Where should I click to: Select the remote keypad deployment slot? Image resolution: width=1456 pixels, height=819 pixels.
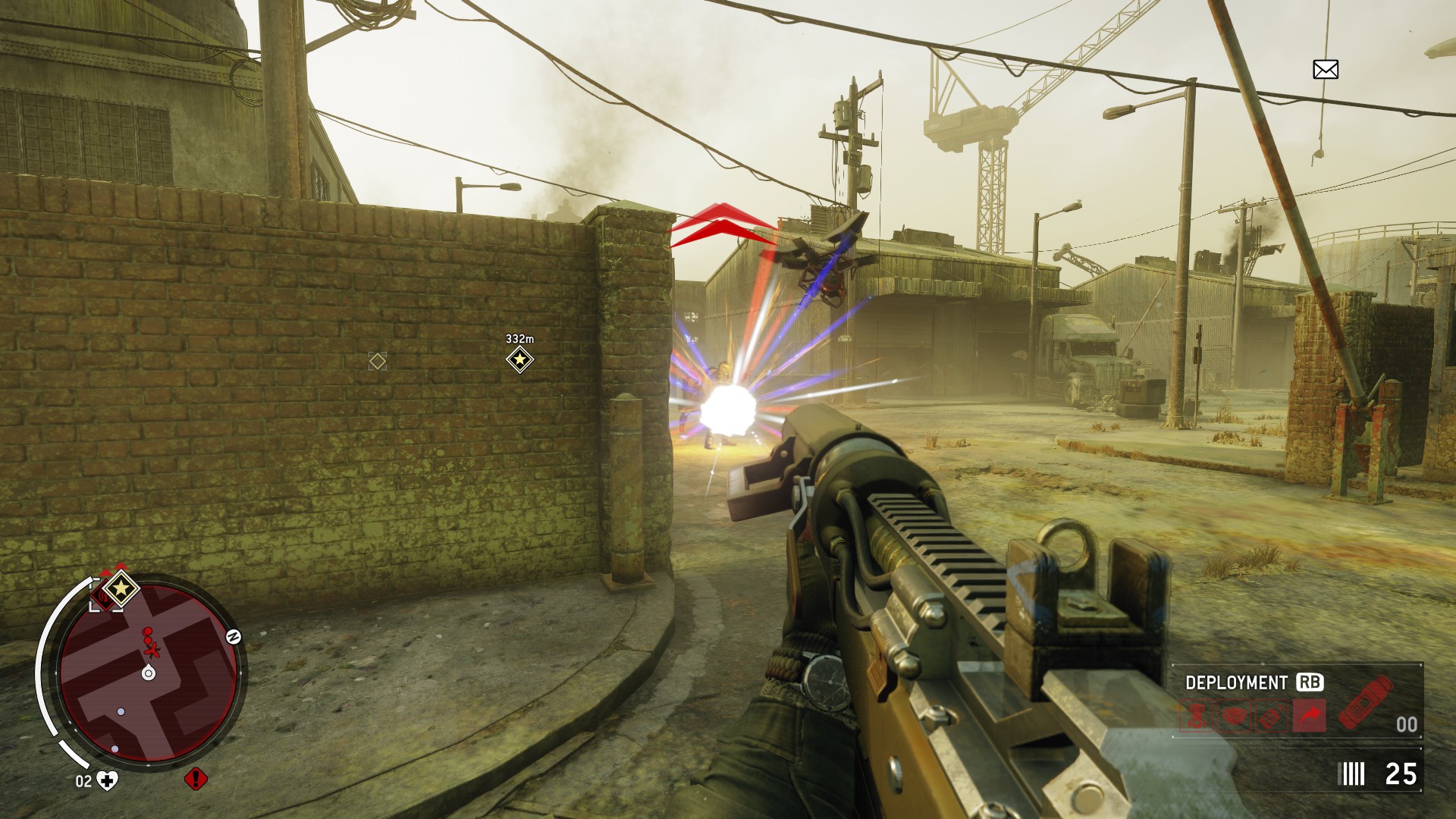pos(1272,715)
